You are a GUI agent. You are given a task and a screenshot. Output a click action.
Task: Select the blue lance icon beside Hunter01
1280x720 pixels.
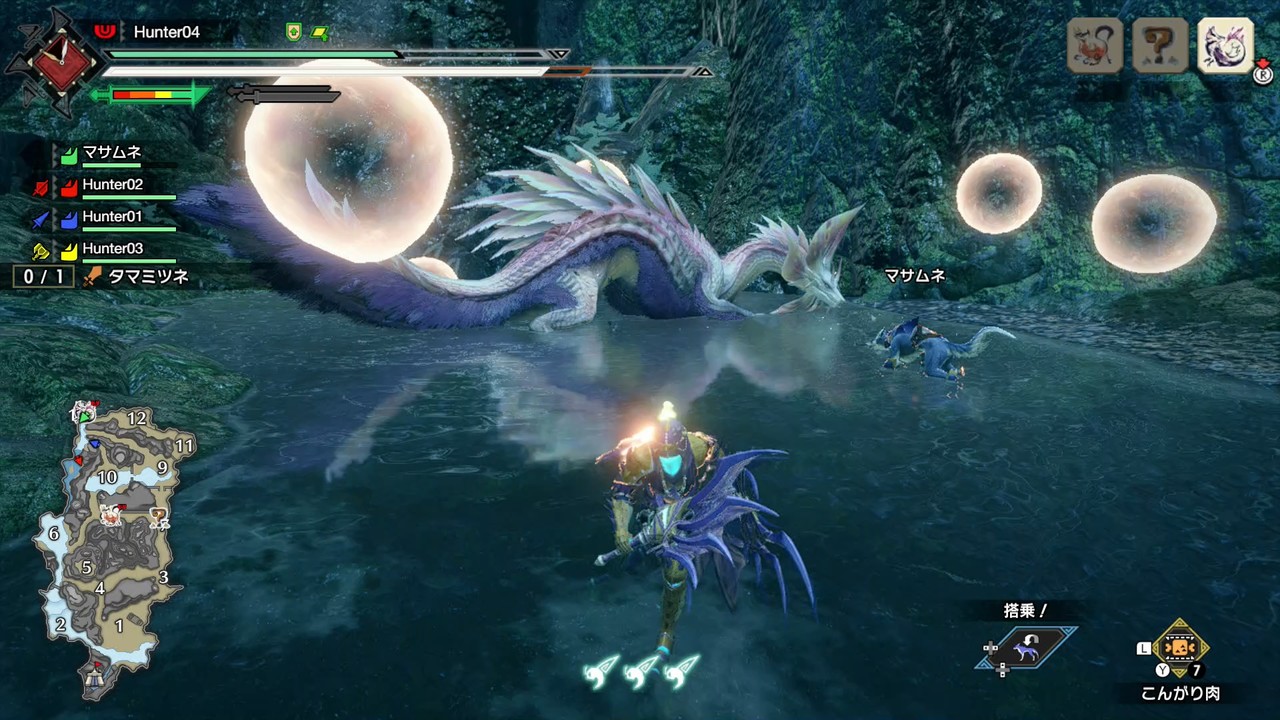point(42,217)
